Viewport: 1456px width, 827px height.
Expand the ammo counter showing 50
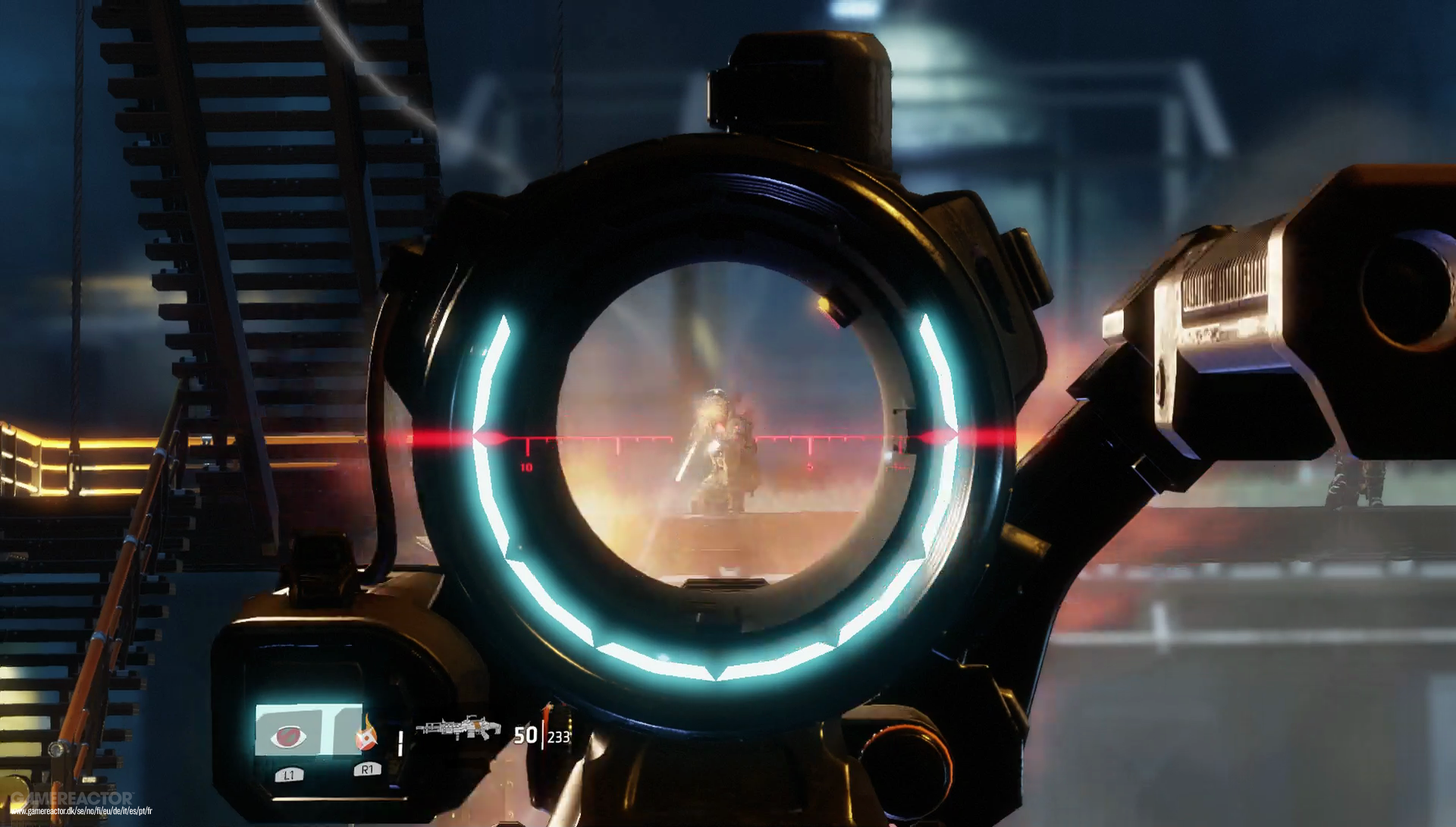coord(526,734)
